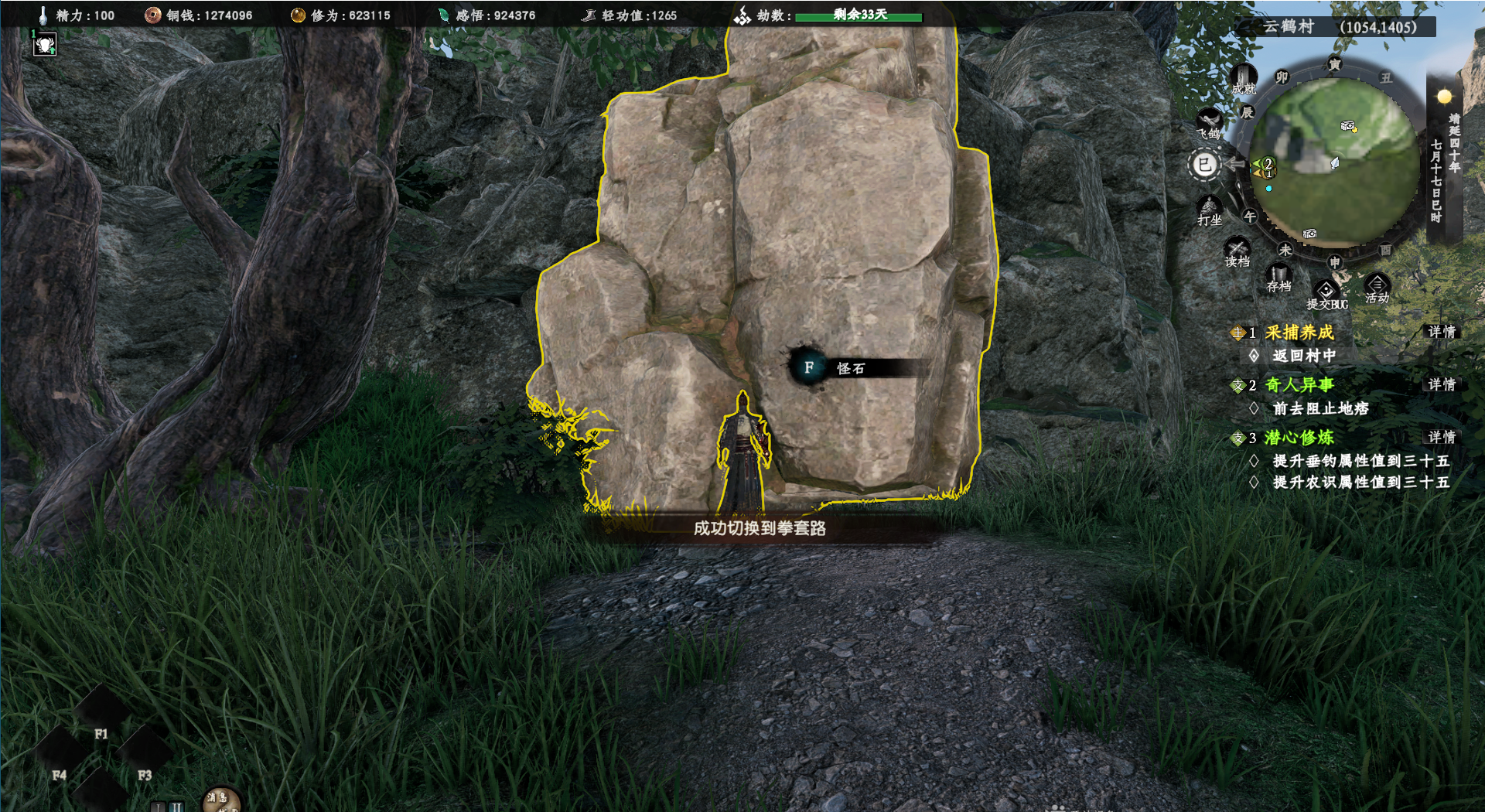Open the 活动 events icon

pyautogui.click(x=1377, y=288)
